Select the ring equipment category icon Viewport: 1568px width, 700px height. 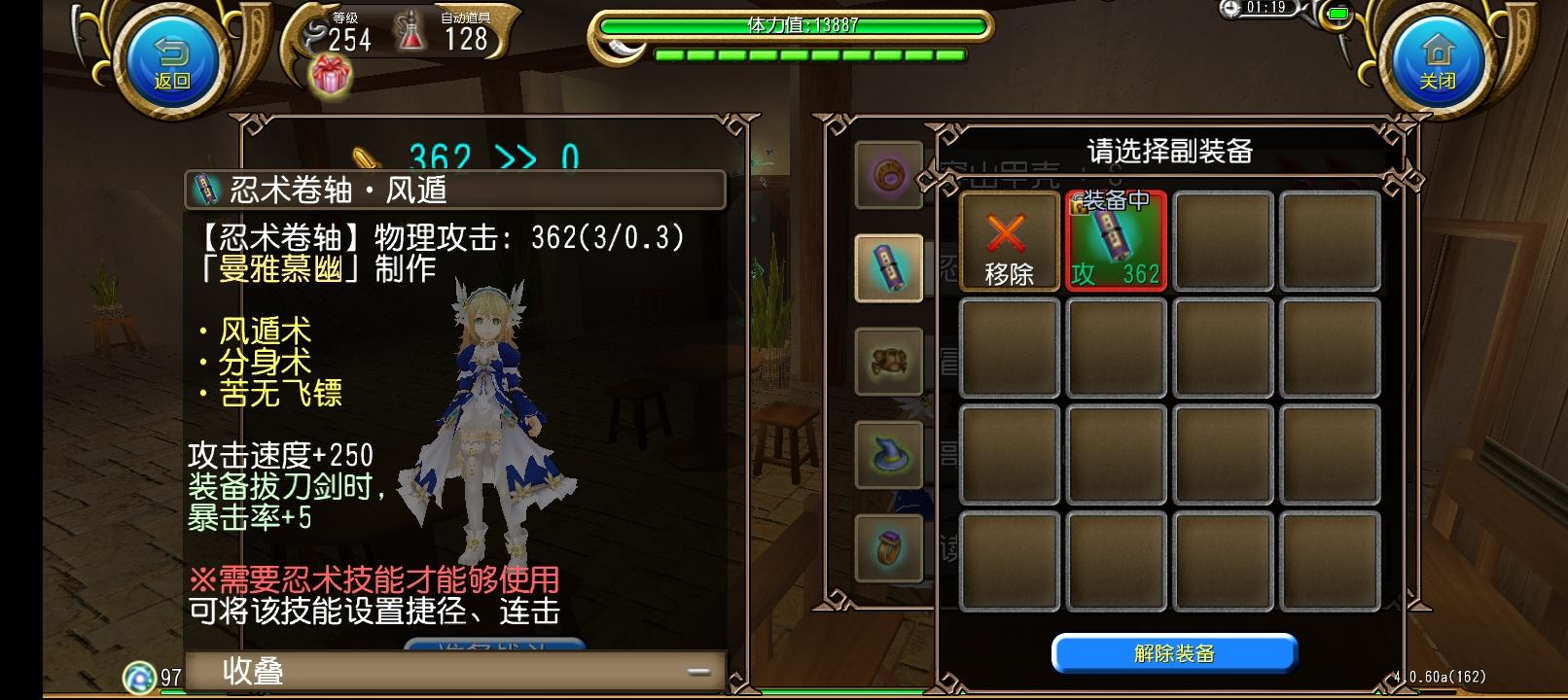[x=889, y=547]
